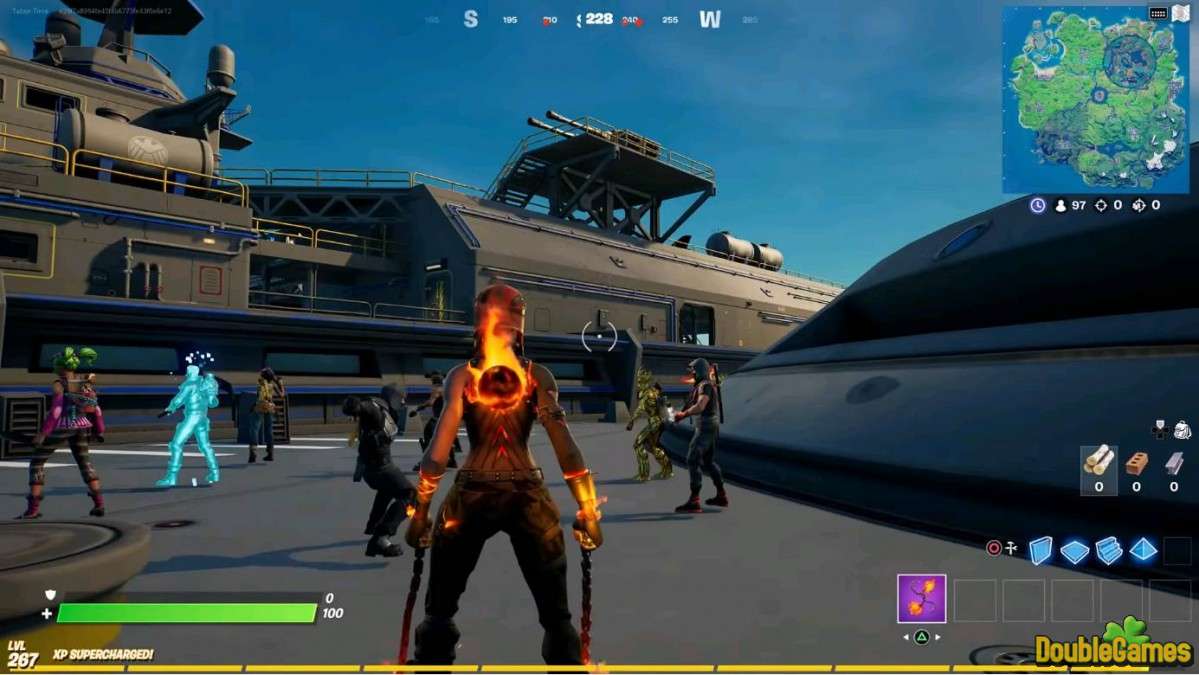Screen dimensions: 1199x675
Task: Select the floor building piece
Action: pos(1075,551)
